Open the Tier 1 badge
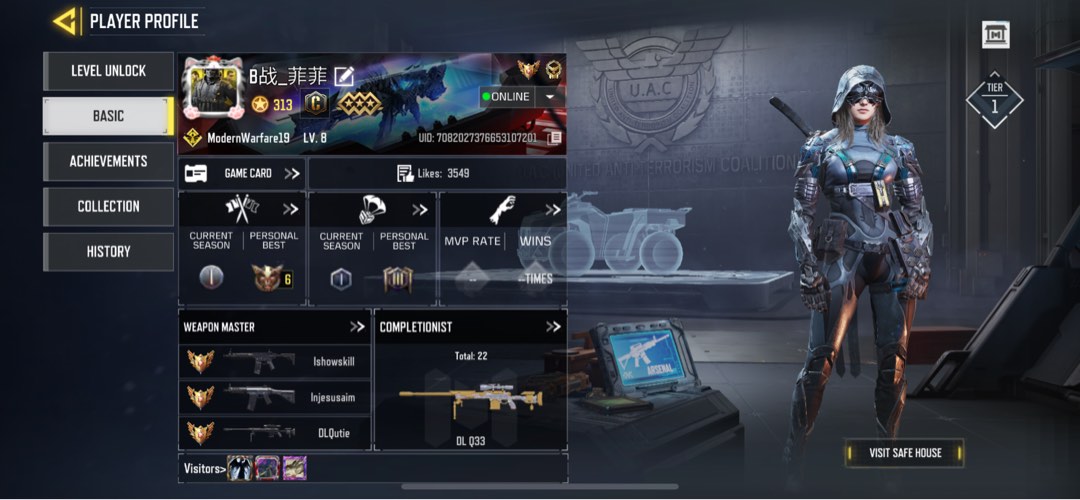 [995, 100]
